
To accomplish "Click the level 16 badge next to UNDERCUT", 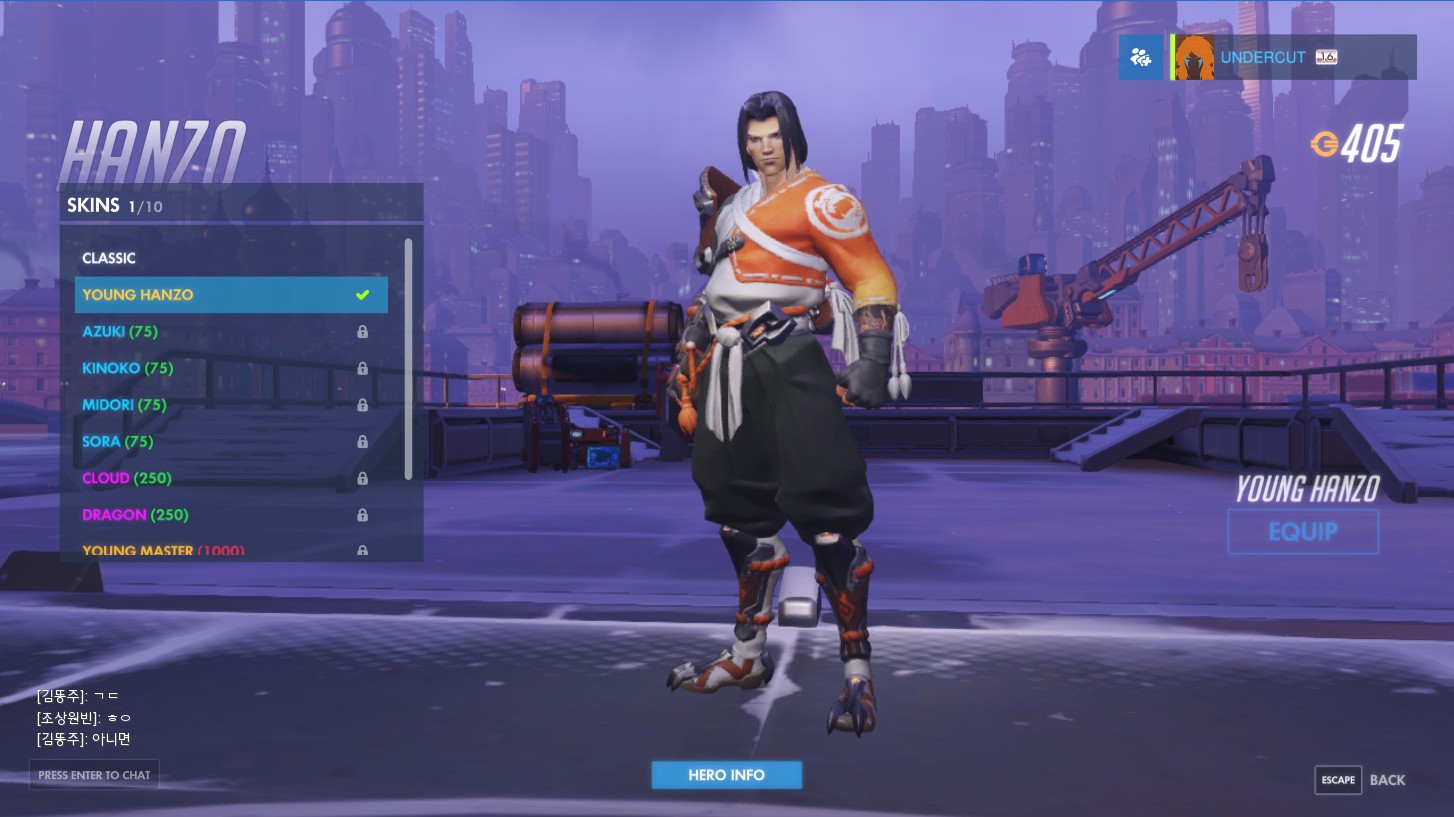I will point(1325,57).
